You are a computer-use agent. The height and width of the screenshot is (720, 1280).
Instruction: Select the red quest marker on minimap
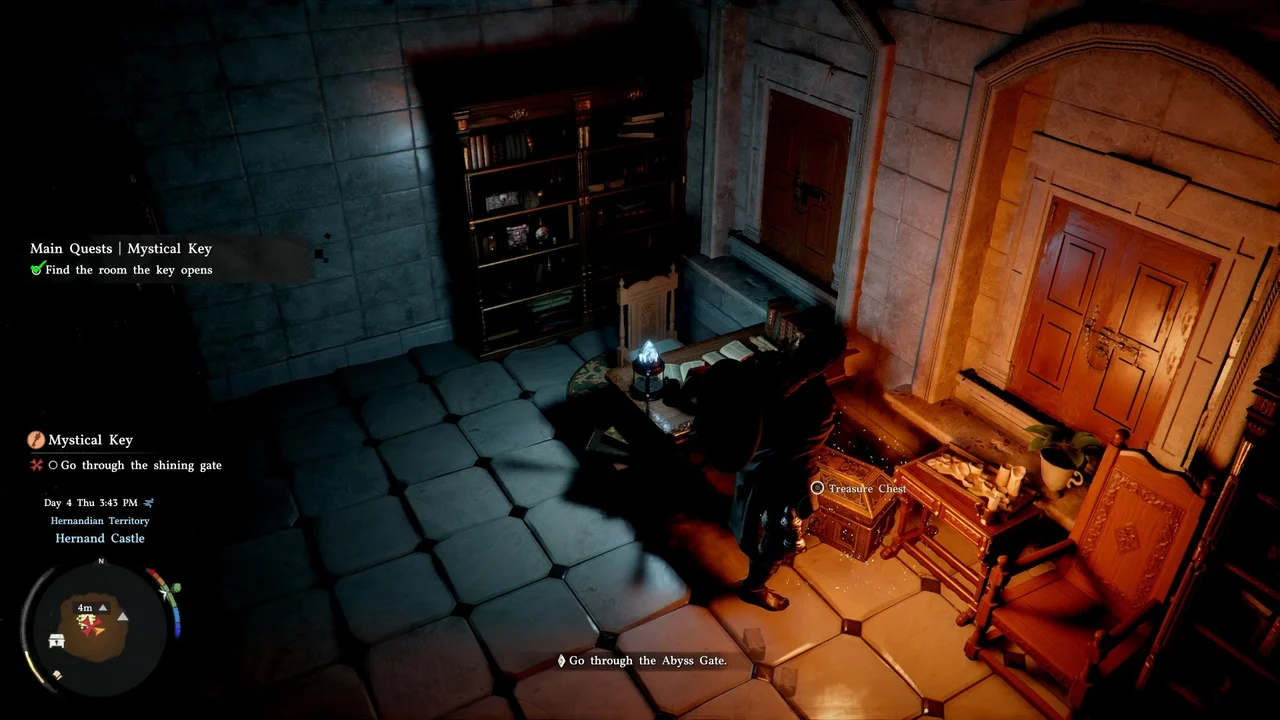click(91, 624)
